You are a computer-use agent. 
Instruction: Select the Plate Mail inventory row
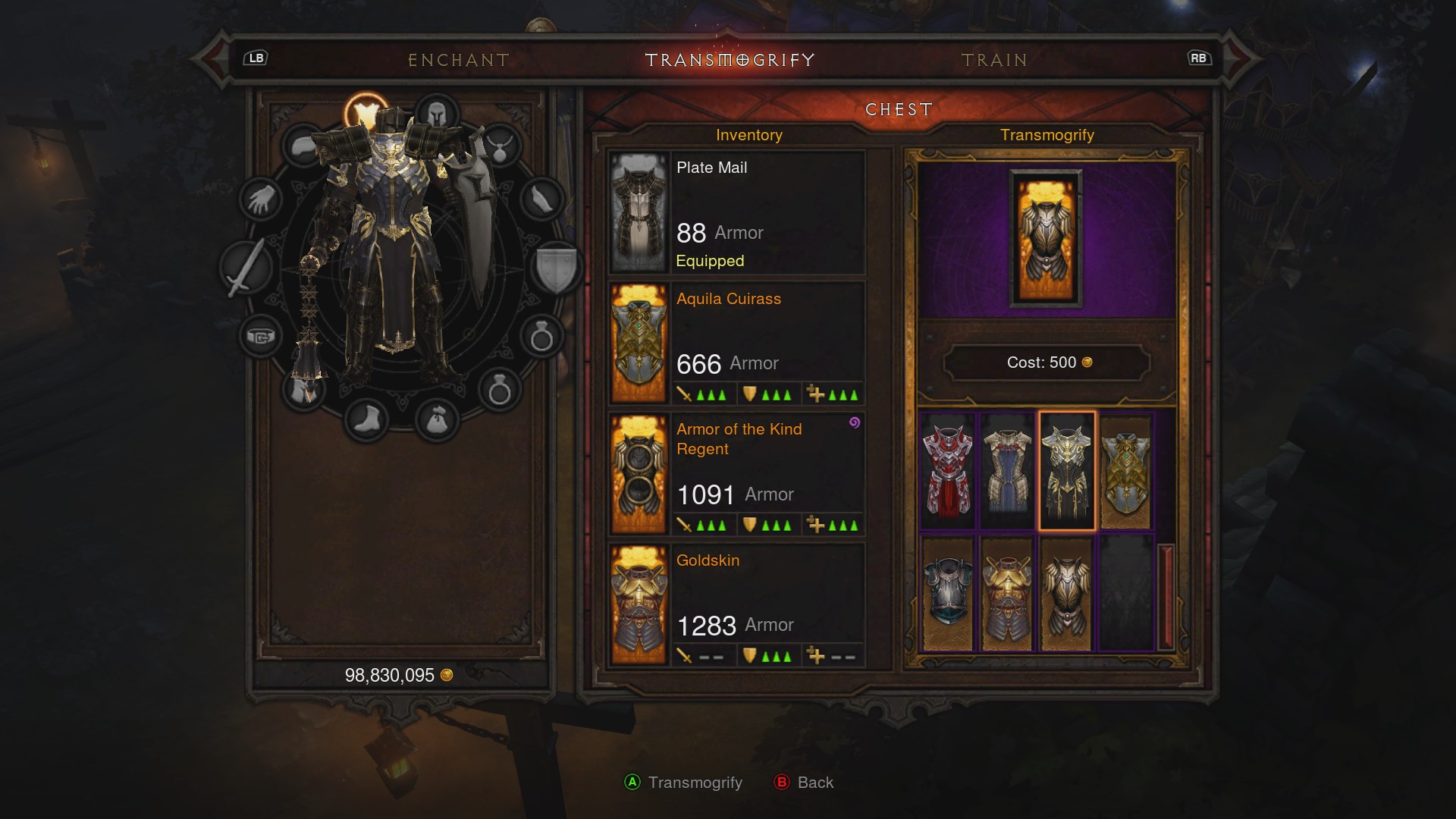(736, 212)
